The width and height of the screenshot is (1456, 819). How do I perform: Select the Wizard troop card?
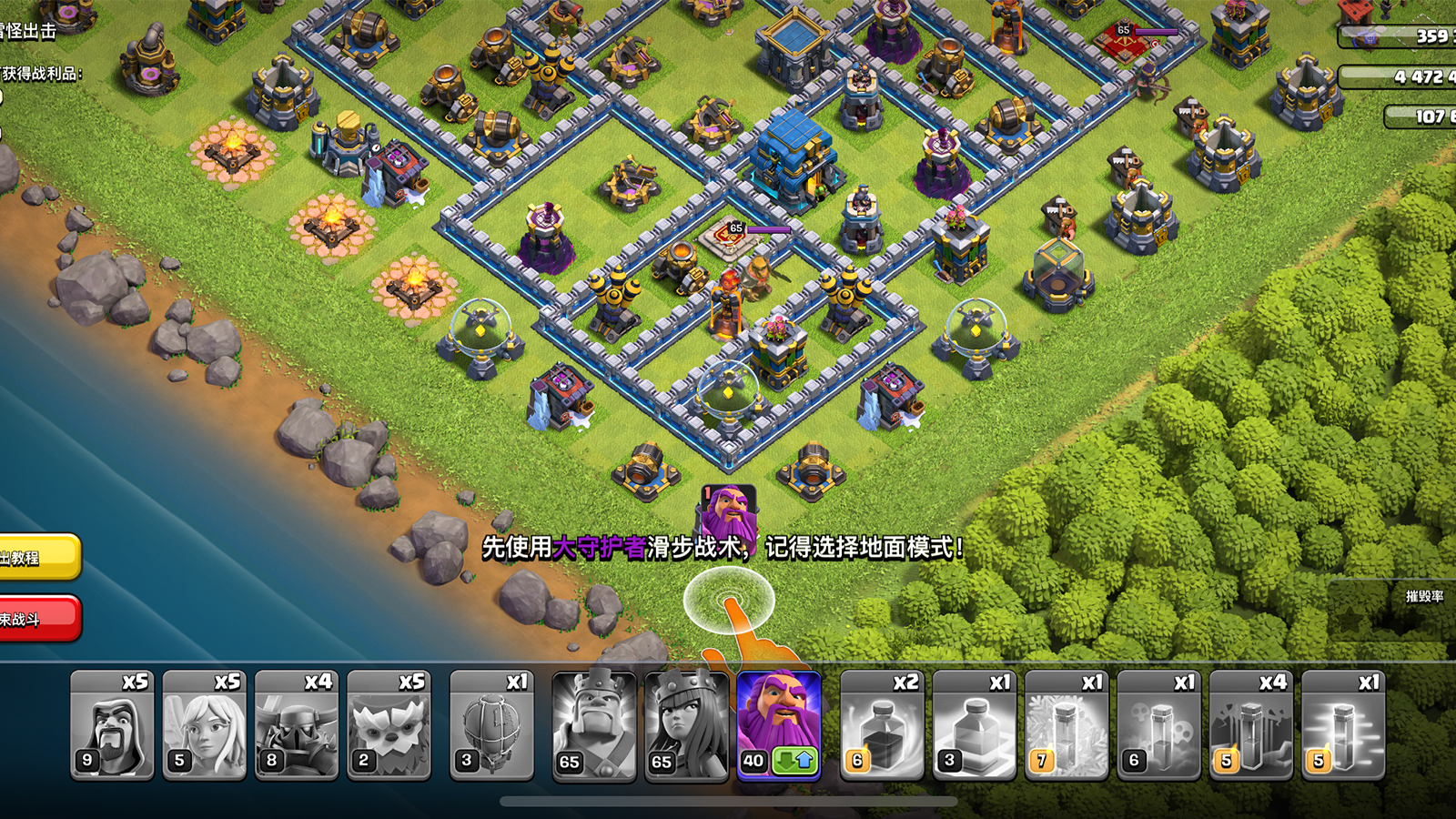[x=112, y=725]
